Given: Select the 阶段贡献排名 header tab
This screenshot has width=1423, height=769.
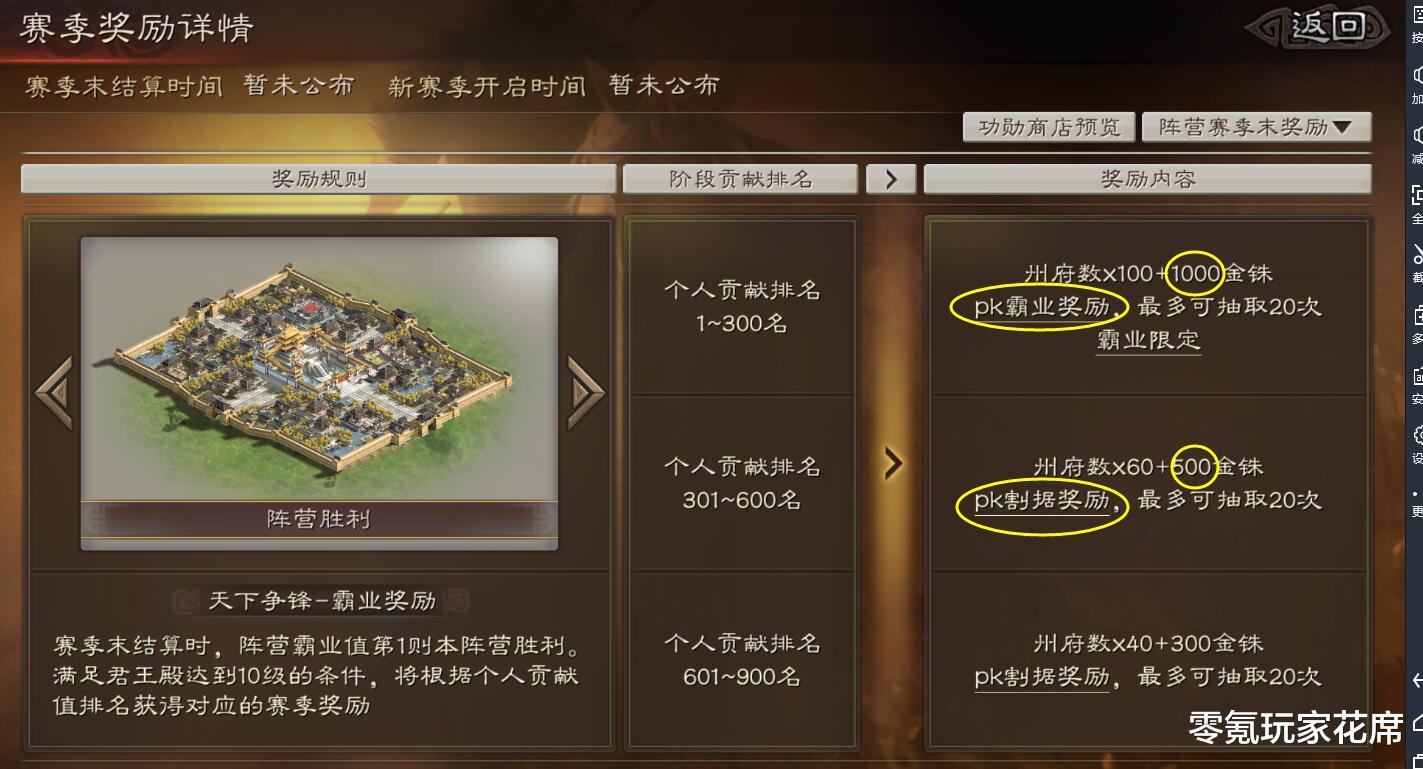Looking at the screenshot, I should coord(741,178).
